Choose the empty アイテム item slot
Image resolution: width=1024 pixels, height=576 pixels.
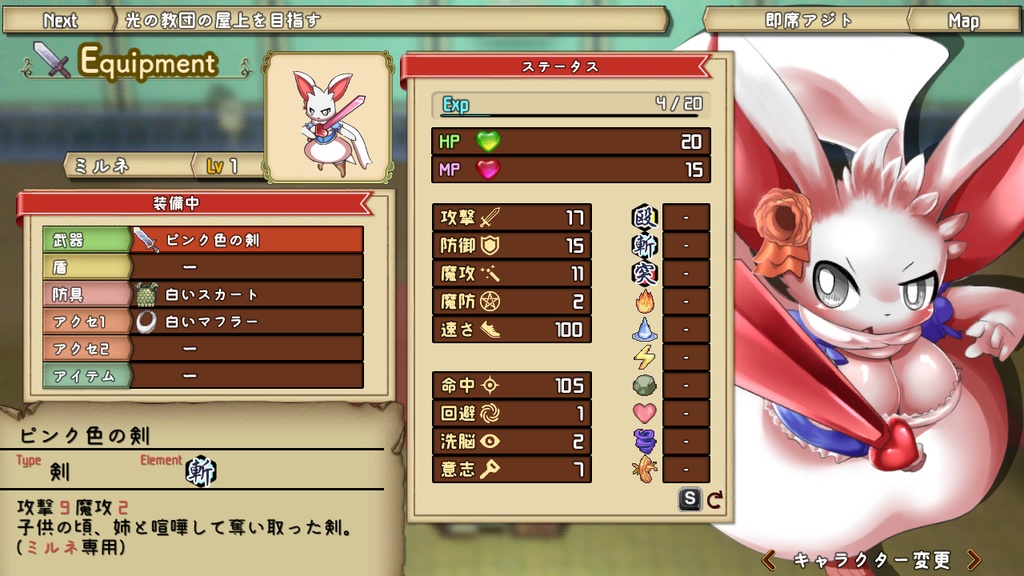point(203,375)
